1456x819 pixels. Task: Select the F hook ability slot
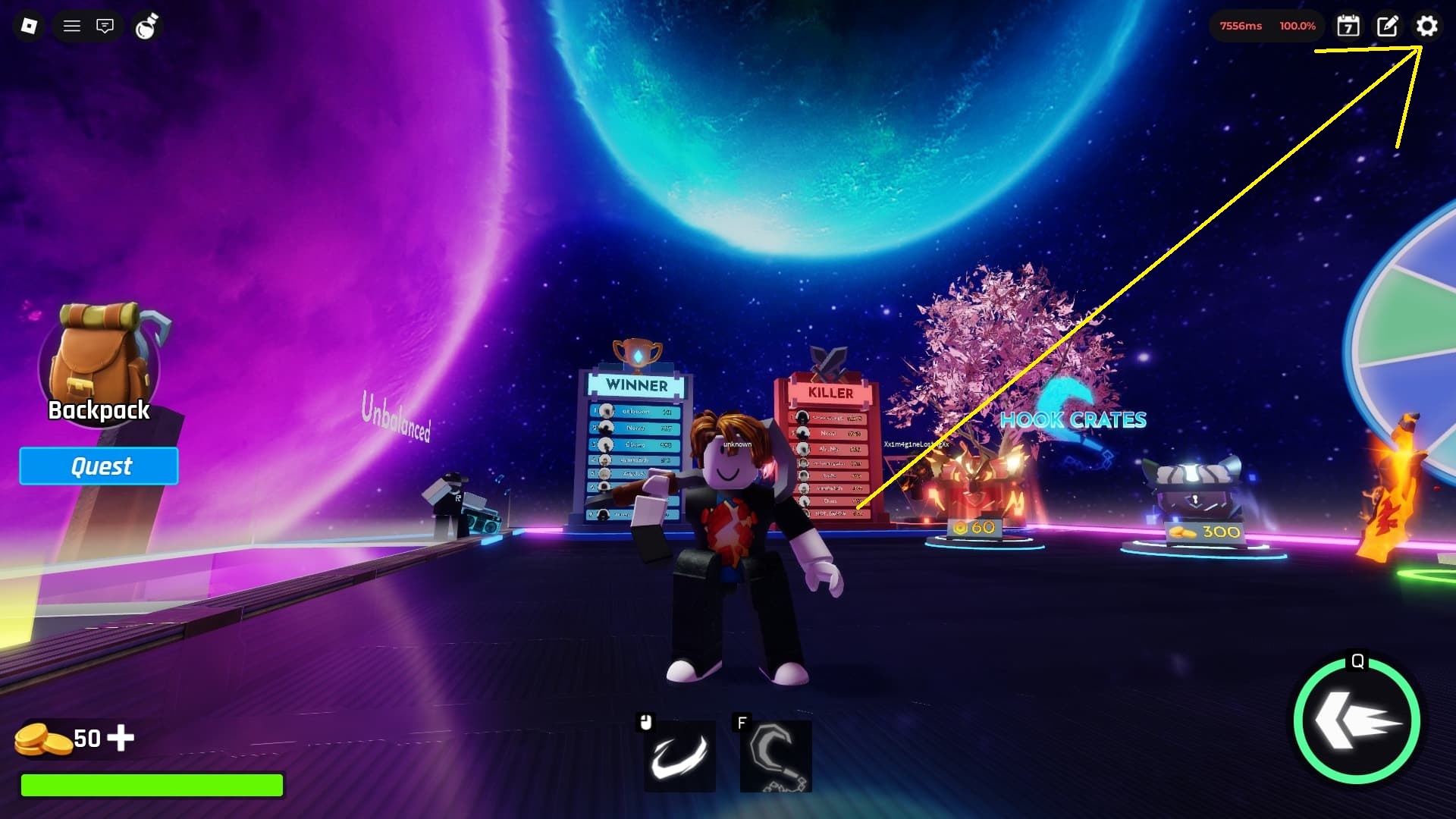point(775,756)
